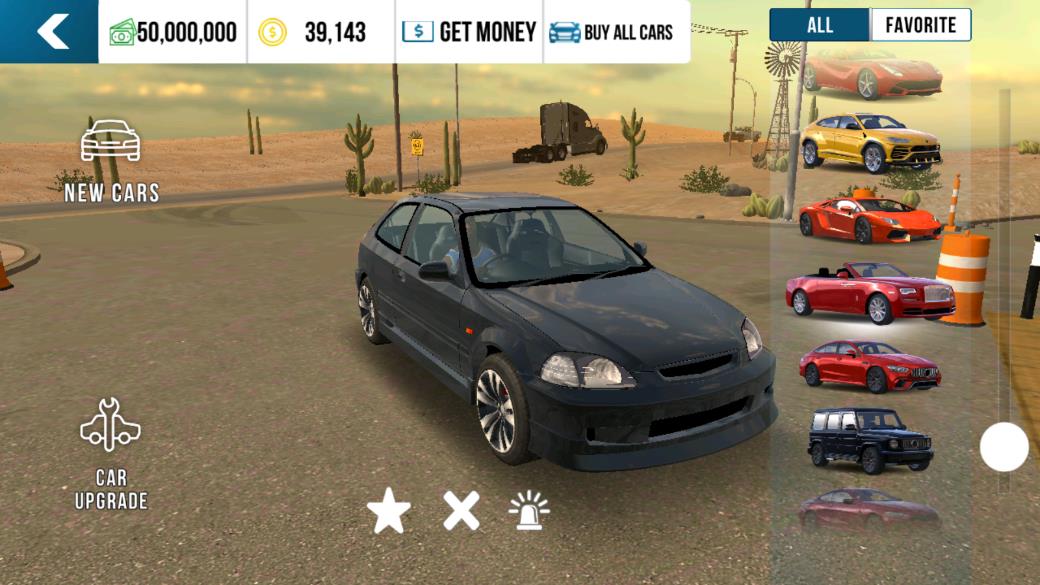Open the New Cars menu
Viewport: 1040px width, 585px height.
pyautogui.click(x=111, y=160)
